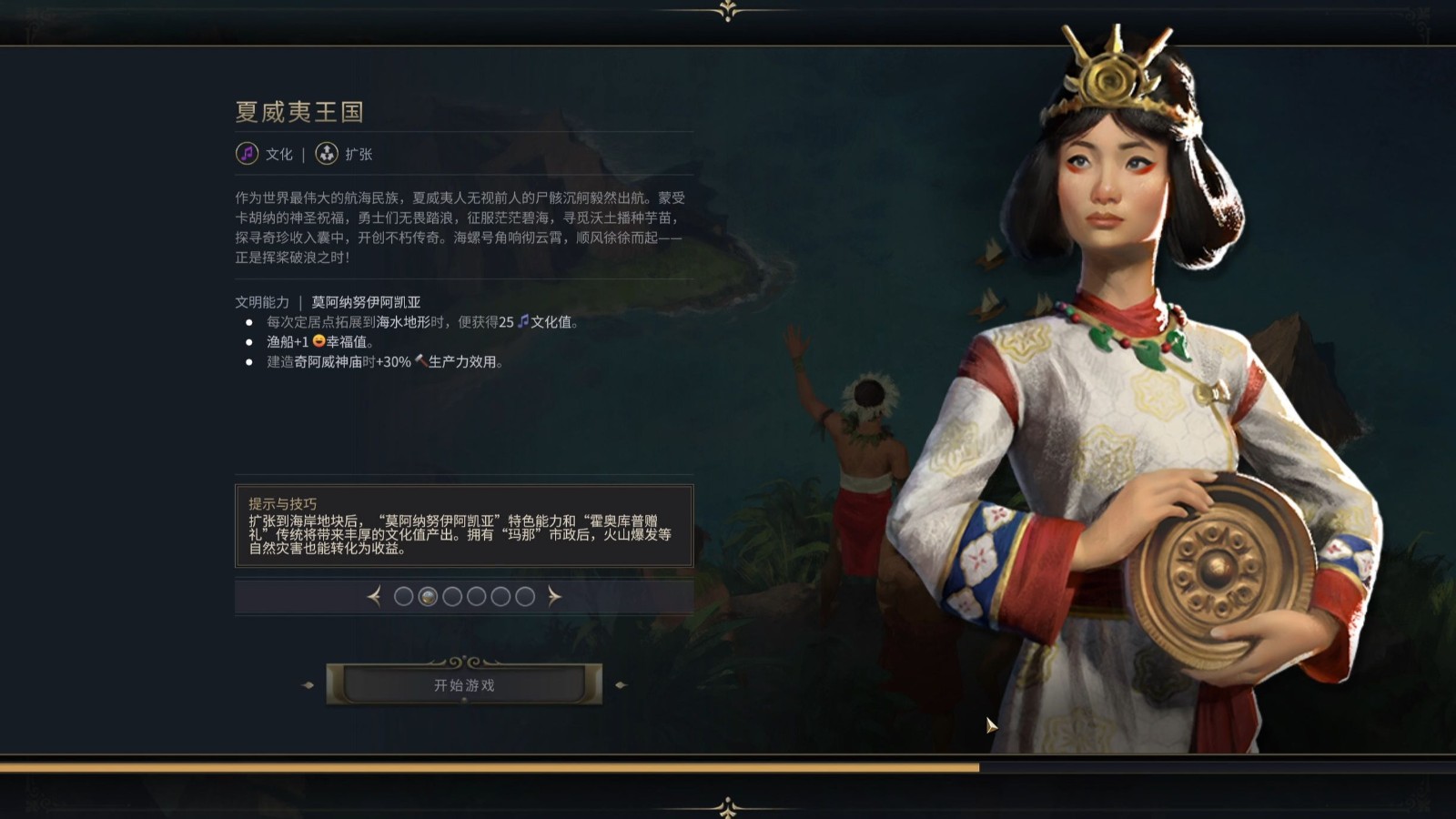Click the culture note icon next to 25
Image resolution: width=1456 pixels, height=819 pixels.
pyautogui.click(x=523, y=321)
